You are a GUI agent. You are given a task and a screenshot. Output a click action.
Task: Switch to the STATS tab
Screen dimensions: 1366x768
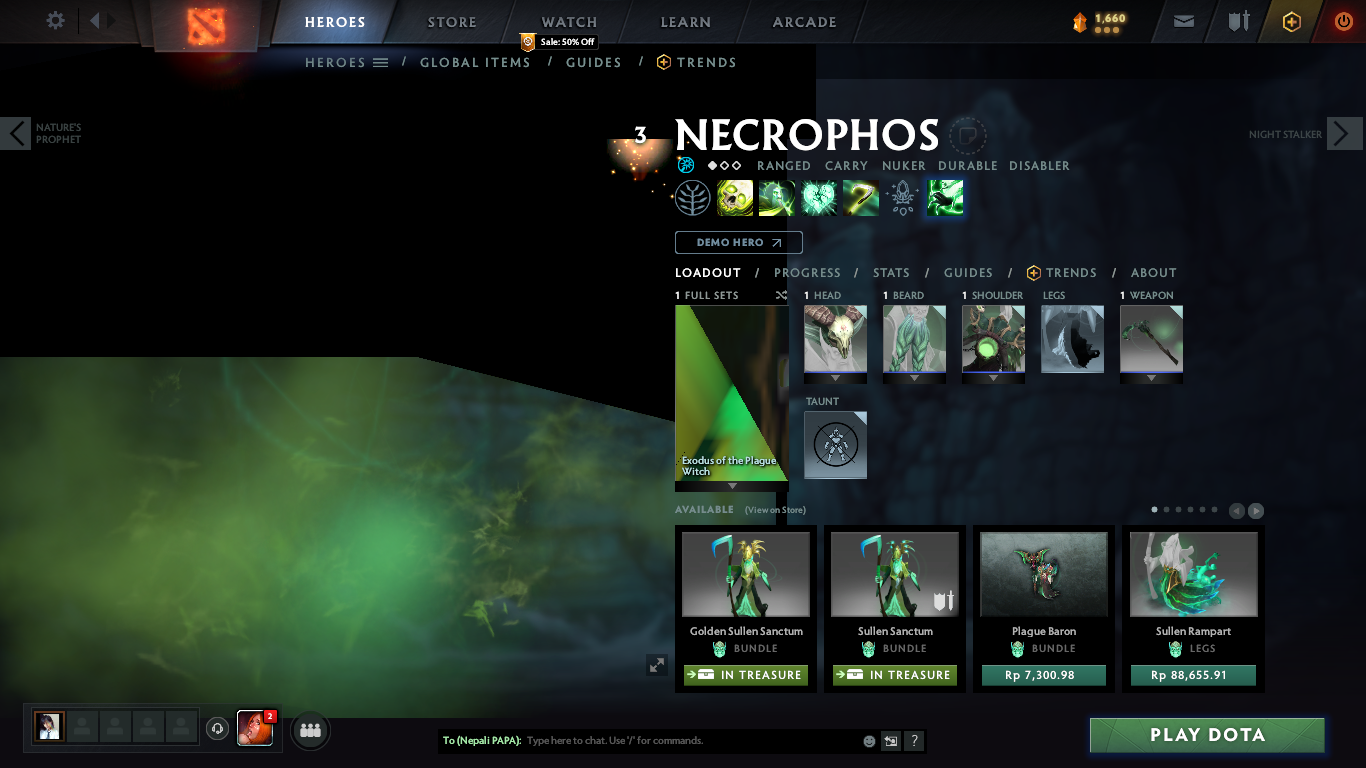coord(891,272)
